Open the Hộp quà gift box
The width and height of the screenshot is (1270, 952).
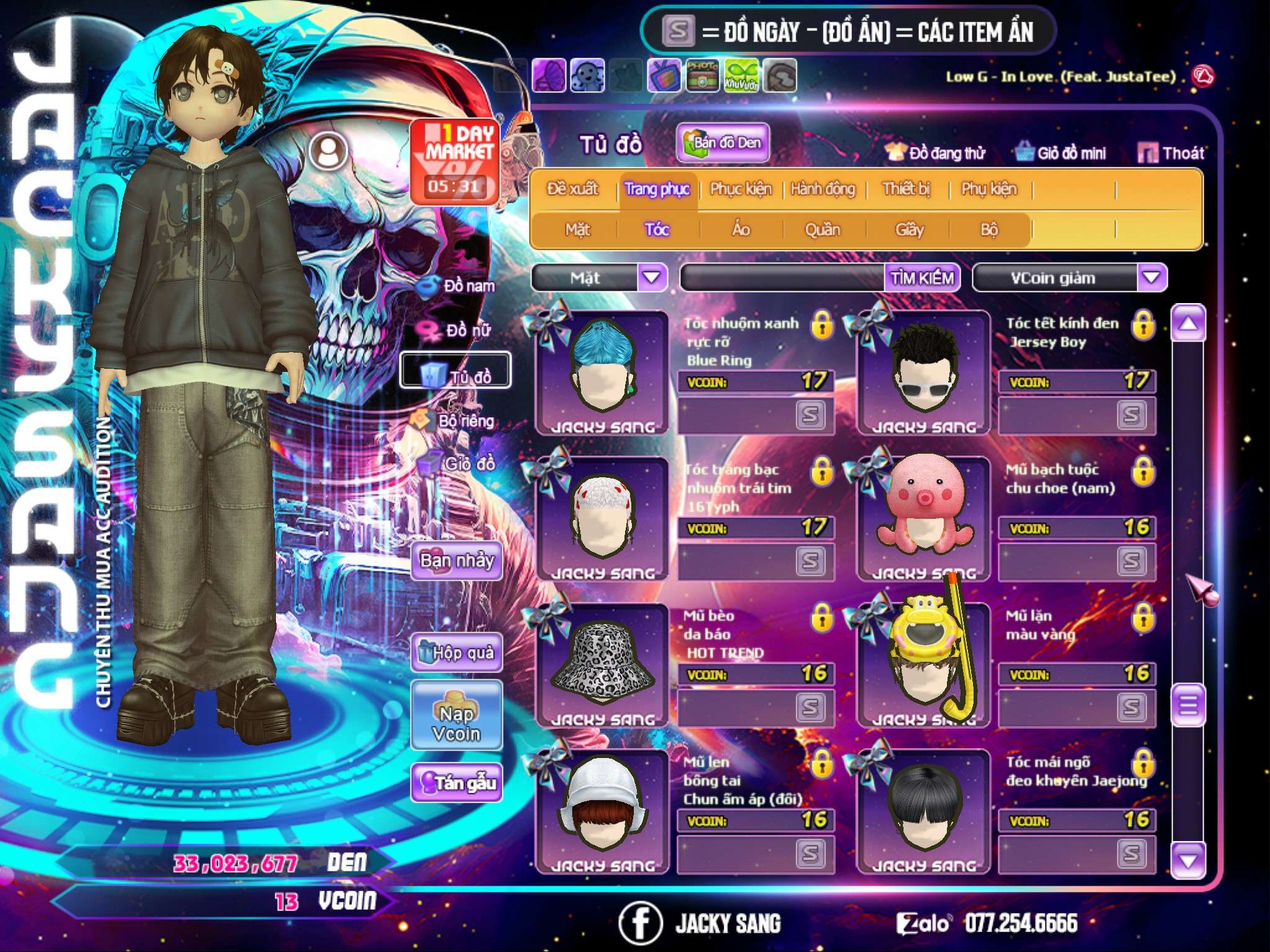pyautogui.click(x=457, y=653)
